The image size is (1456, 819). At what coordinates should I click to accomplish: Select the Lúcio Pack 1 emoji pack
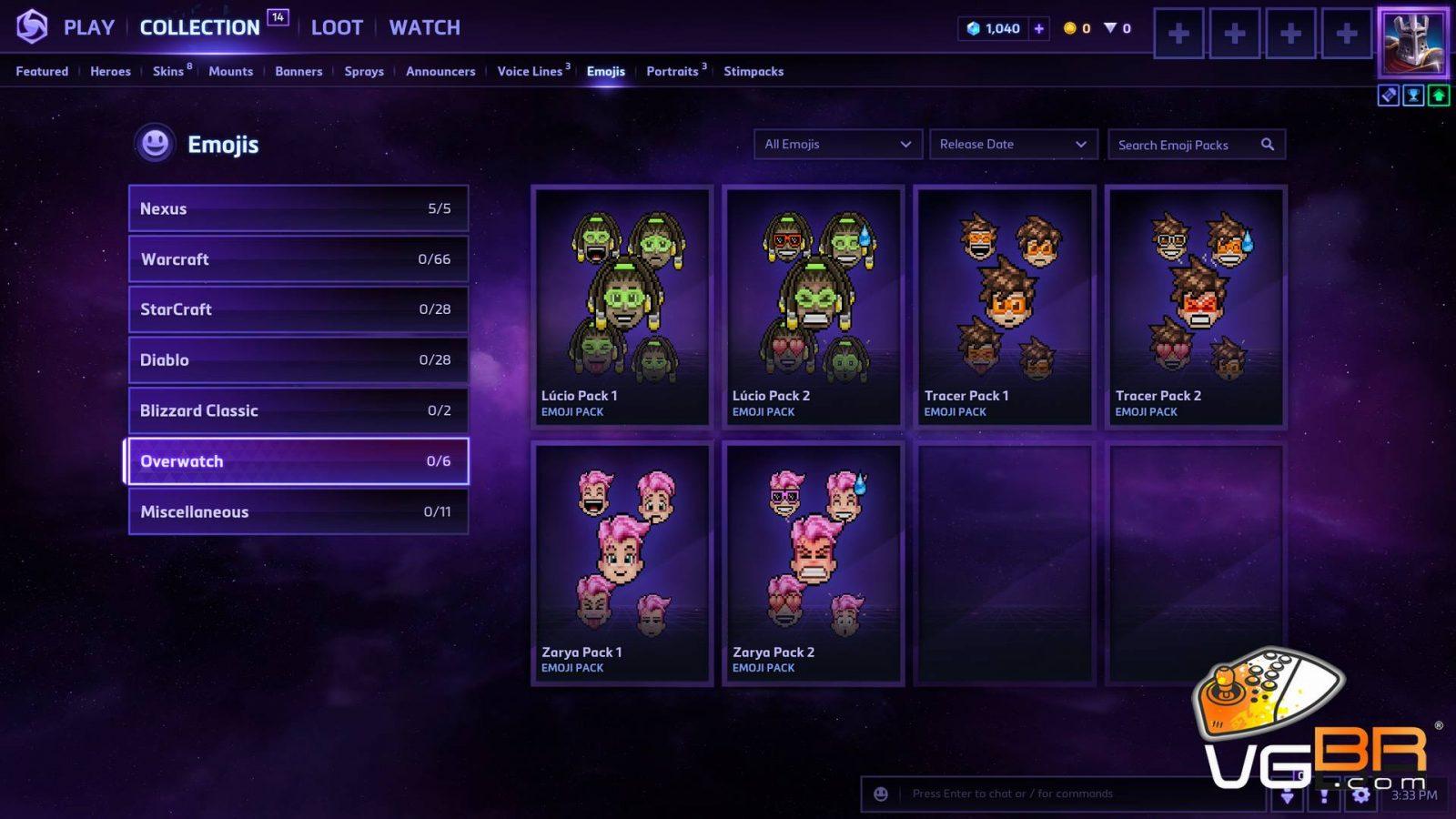click(x=622, y=306)
